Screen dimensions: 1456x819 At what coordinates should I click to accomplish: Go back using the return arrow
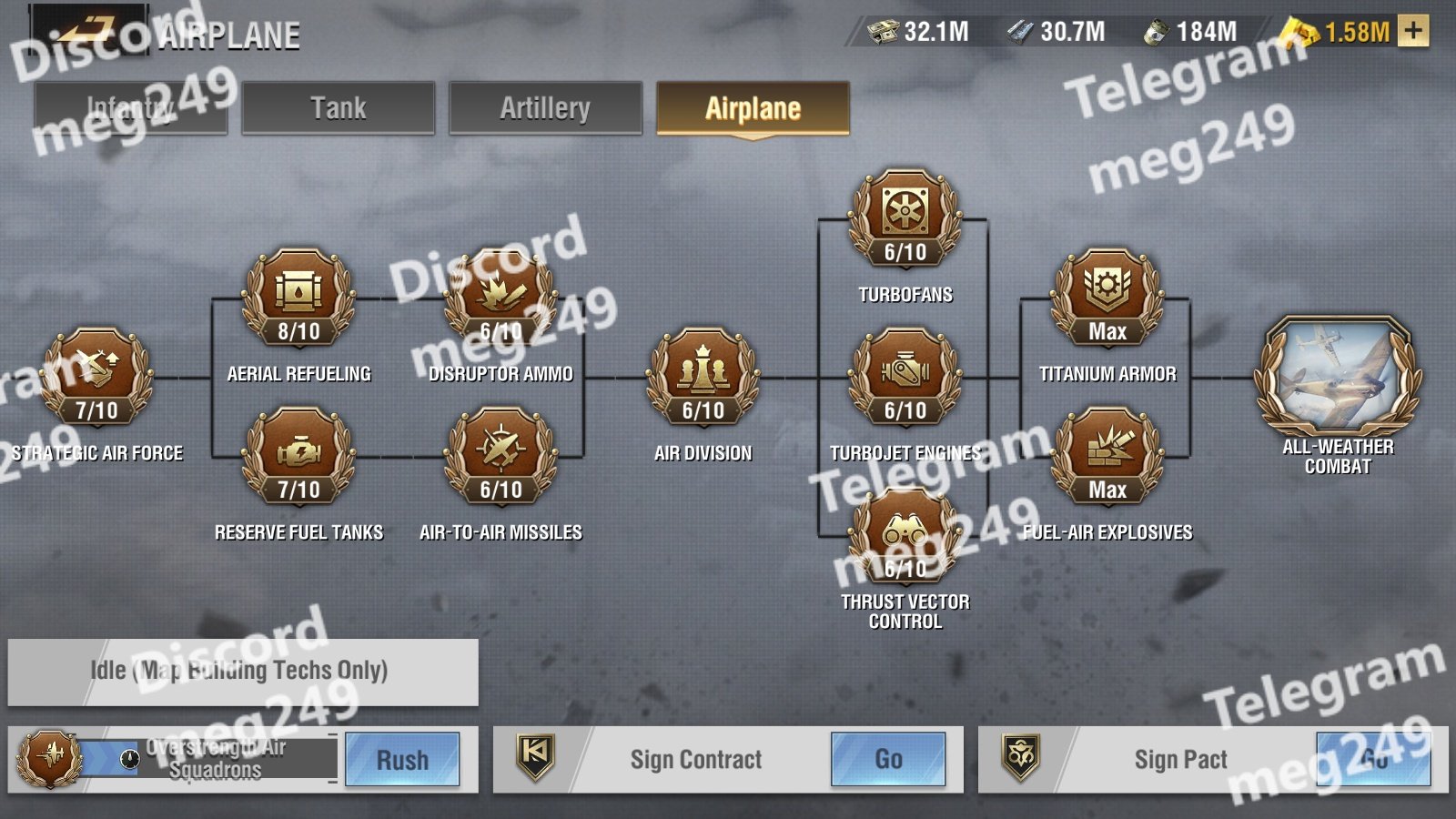[86, 32]
